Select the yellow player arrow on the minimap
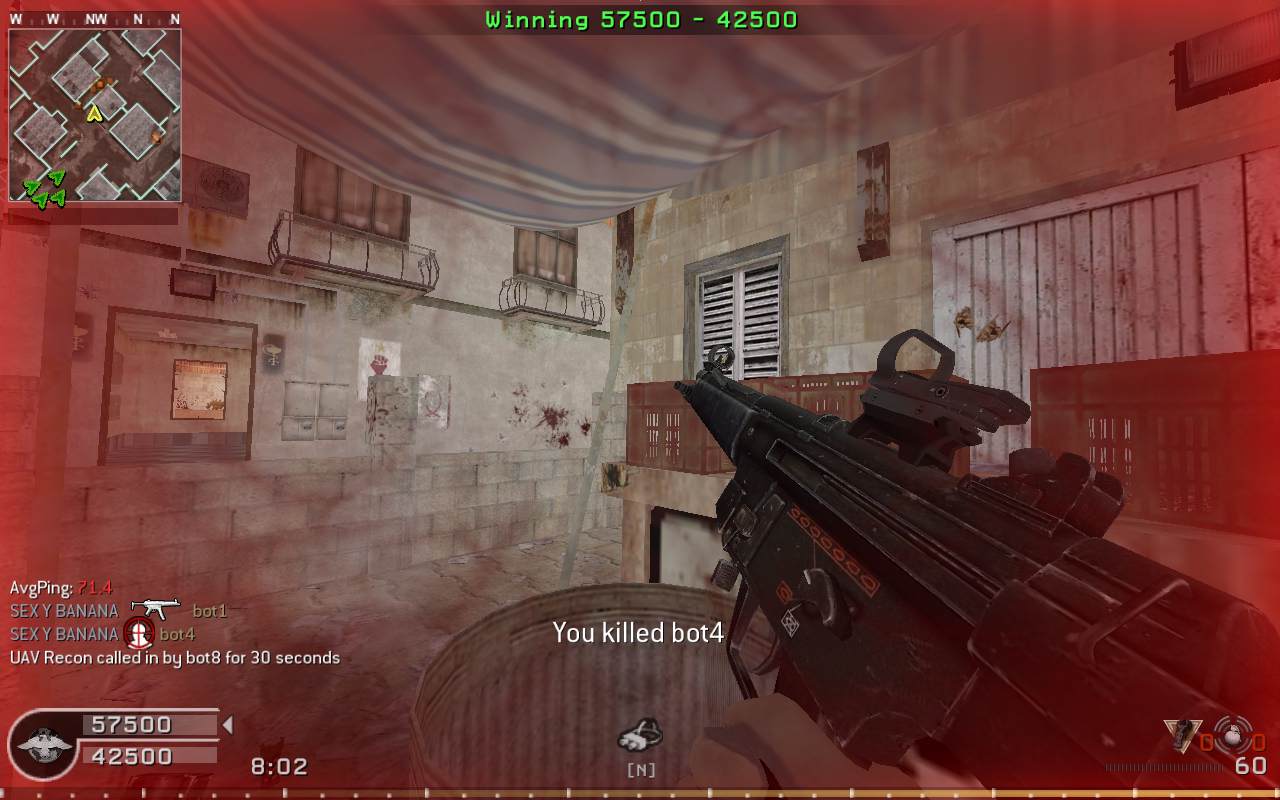The height and width of the screenshot is (800, 1280). (x=95, y=113)
